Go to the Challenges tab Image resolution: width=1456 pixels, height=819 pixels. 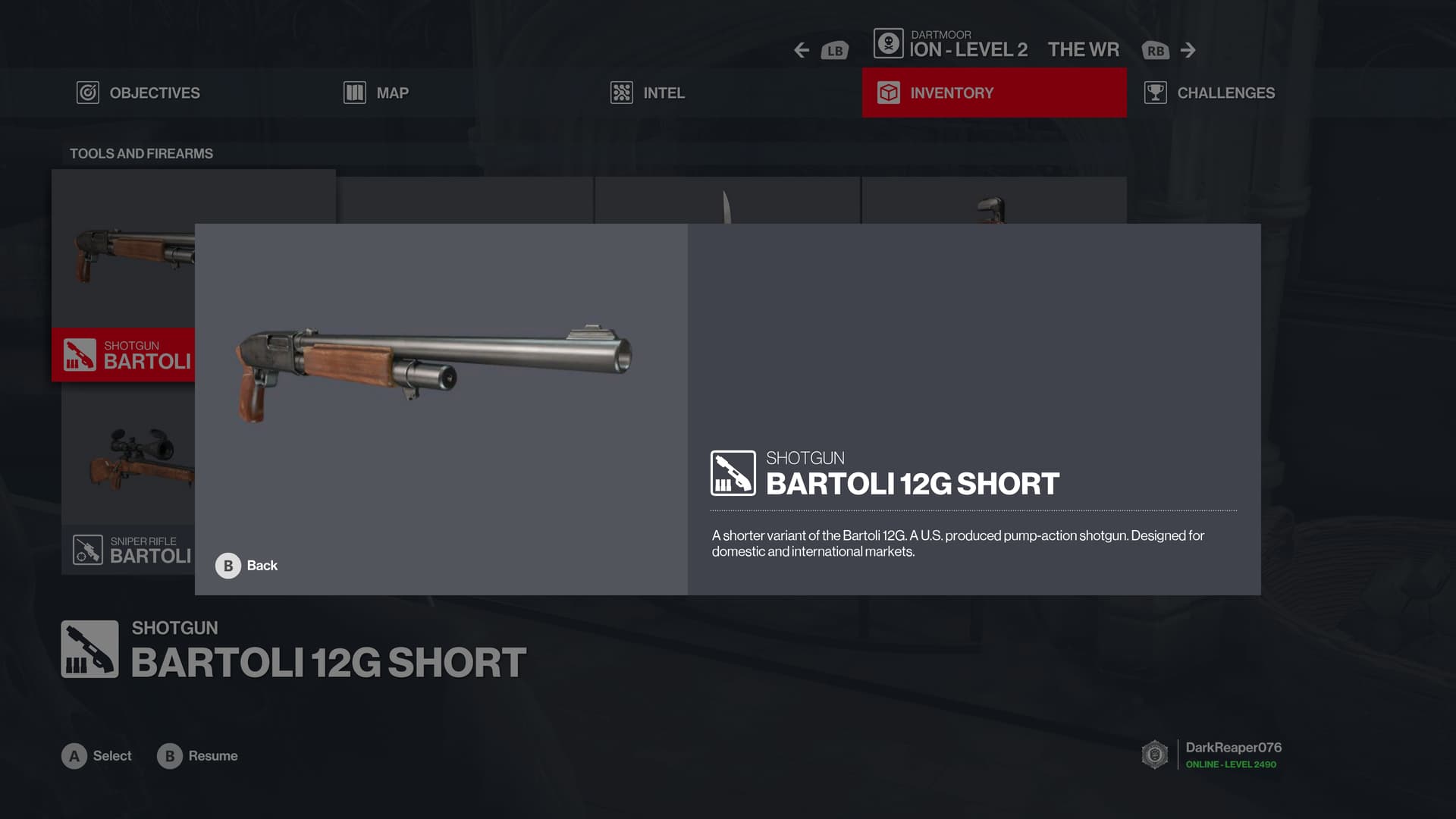(x=1210, y=93)
